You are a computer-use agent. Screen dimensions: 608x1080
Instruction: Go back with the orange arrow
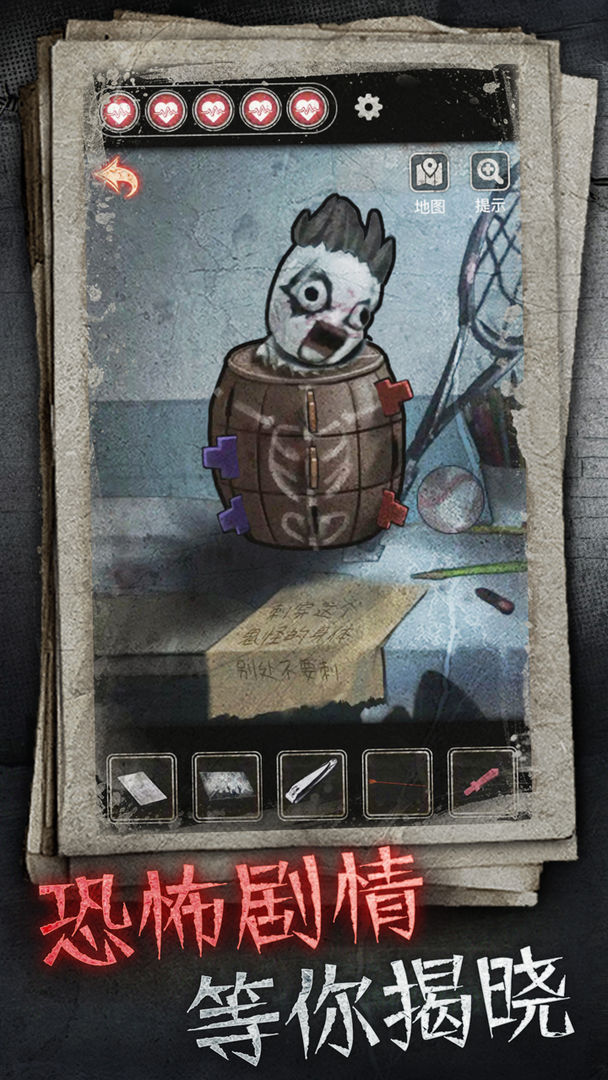(x=116, y=180)
